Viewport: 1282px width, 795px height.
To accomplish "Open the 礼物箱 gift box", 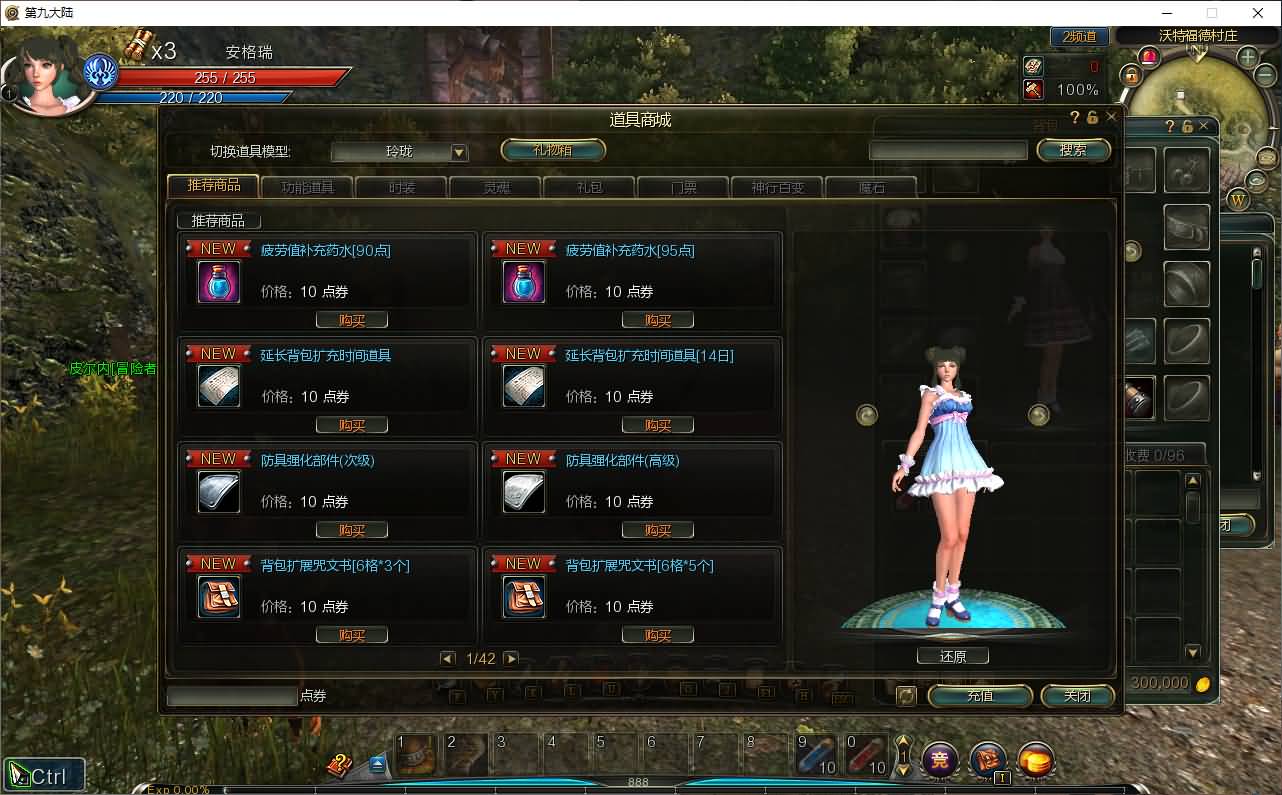I will 553,150.
